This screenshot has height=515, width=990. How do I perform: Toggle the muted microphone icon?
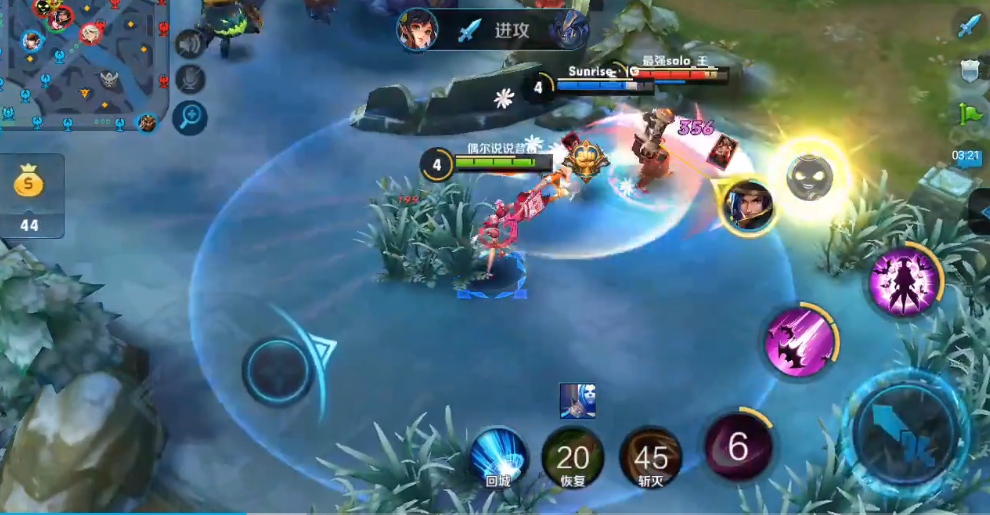pos(188,79)
